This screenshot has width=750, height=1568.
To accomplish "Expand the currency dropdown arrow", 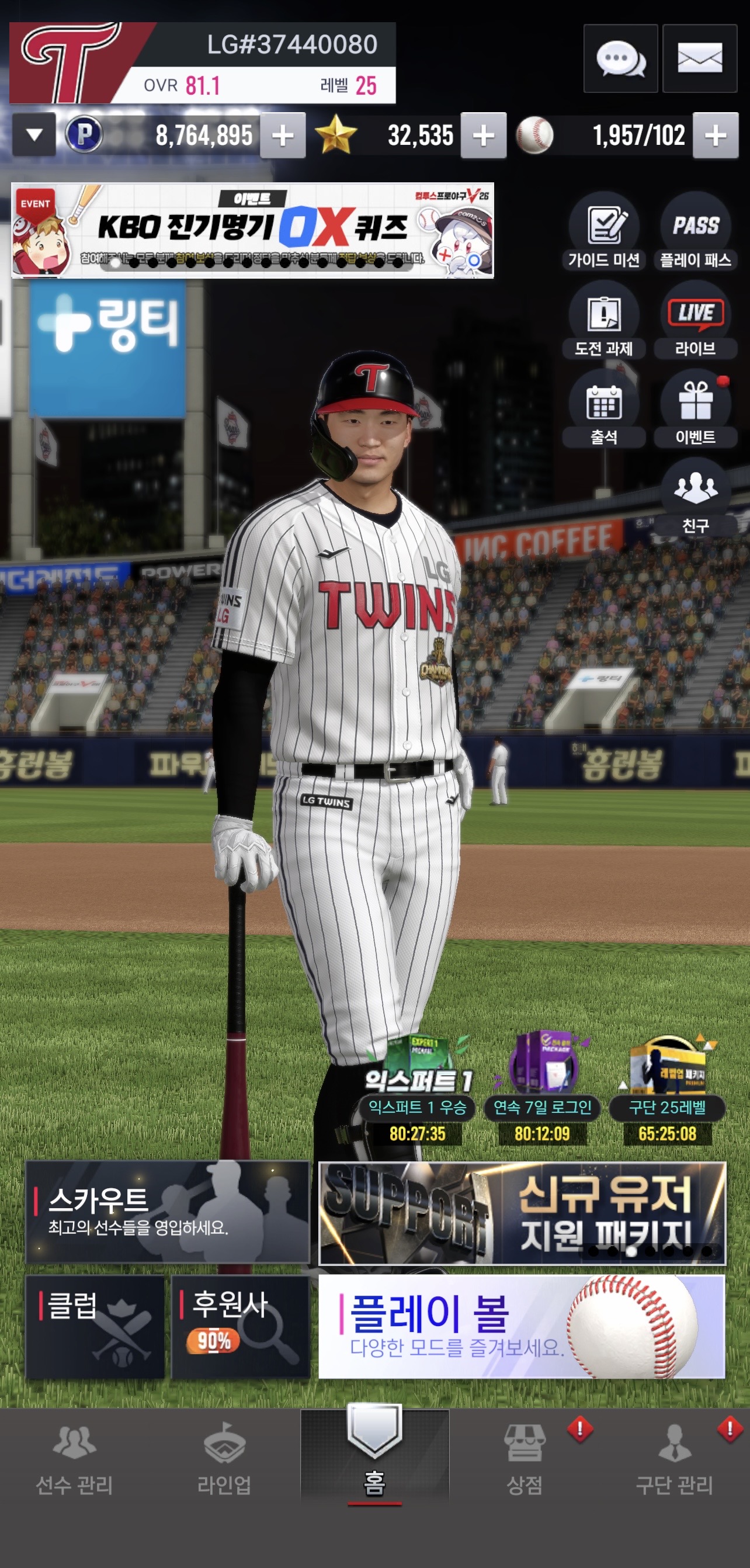I will (34, 134).
